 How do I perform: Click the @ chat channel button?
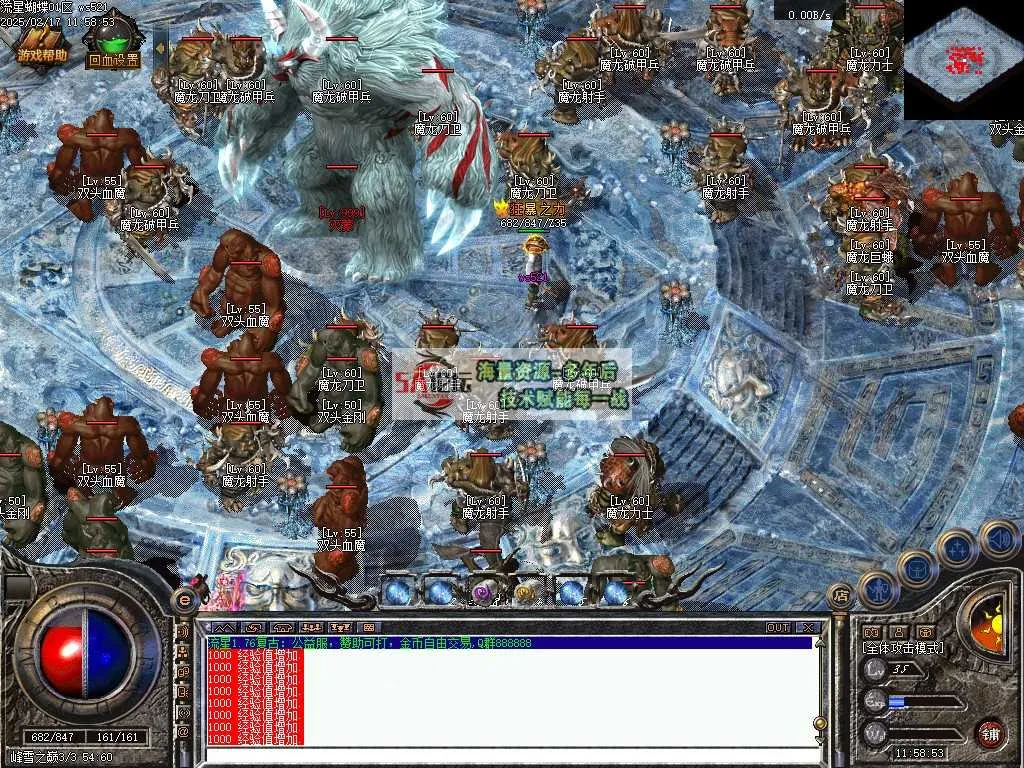coord(183,731)
